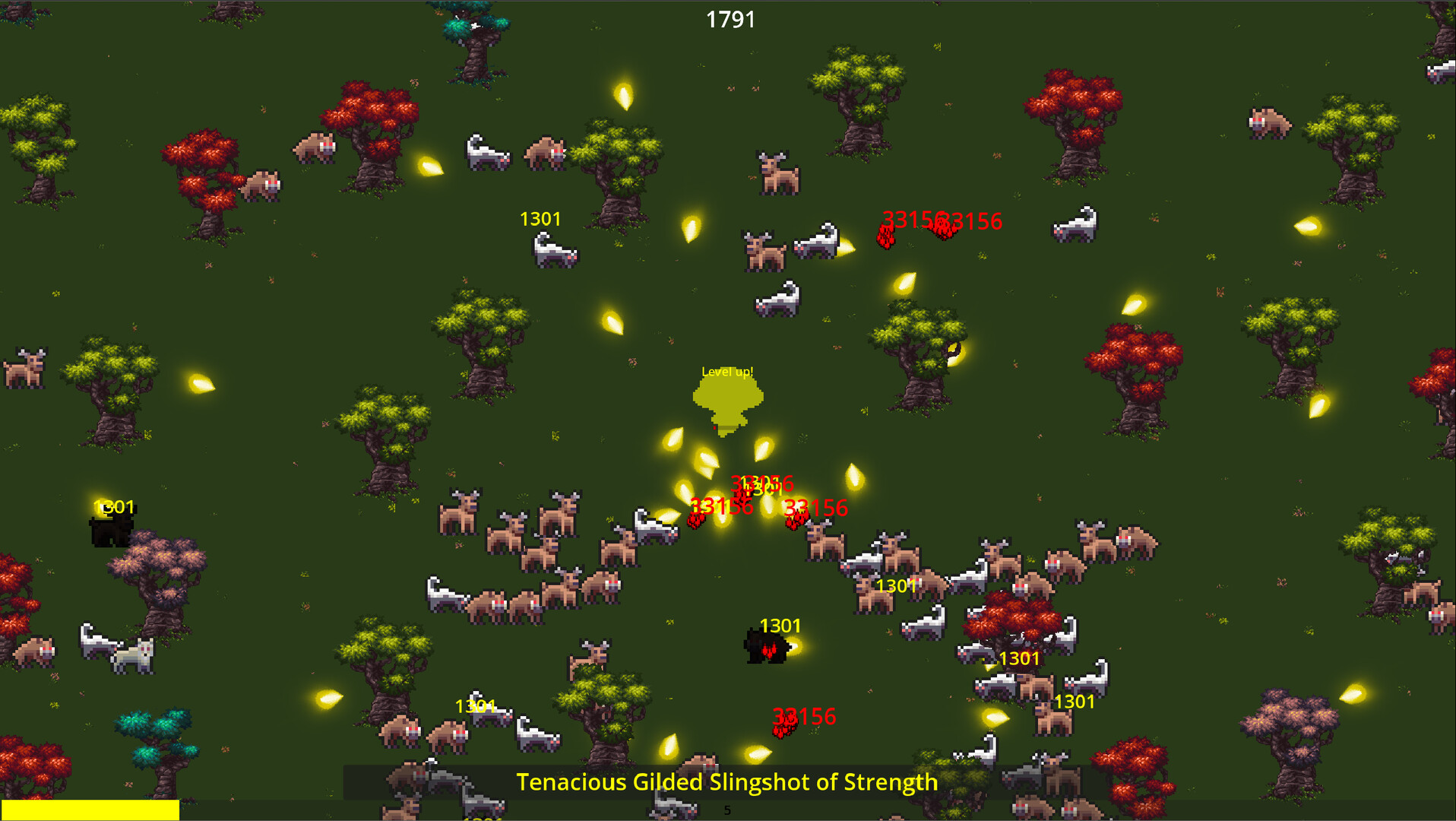Click the yellow experience bar at bottom left
The width and height of the screenshot is (1456, 821).
pos(87,810)
